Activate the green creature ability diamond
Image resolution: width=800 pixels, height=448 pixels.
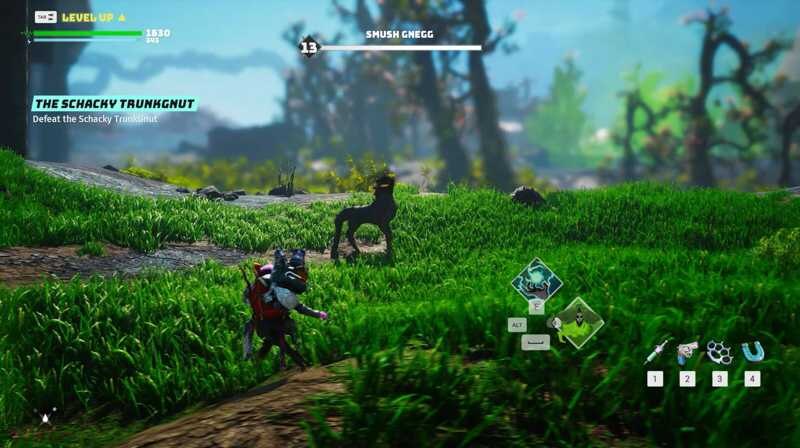(578, 322)
